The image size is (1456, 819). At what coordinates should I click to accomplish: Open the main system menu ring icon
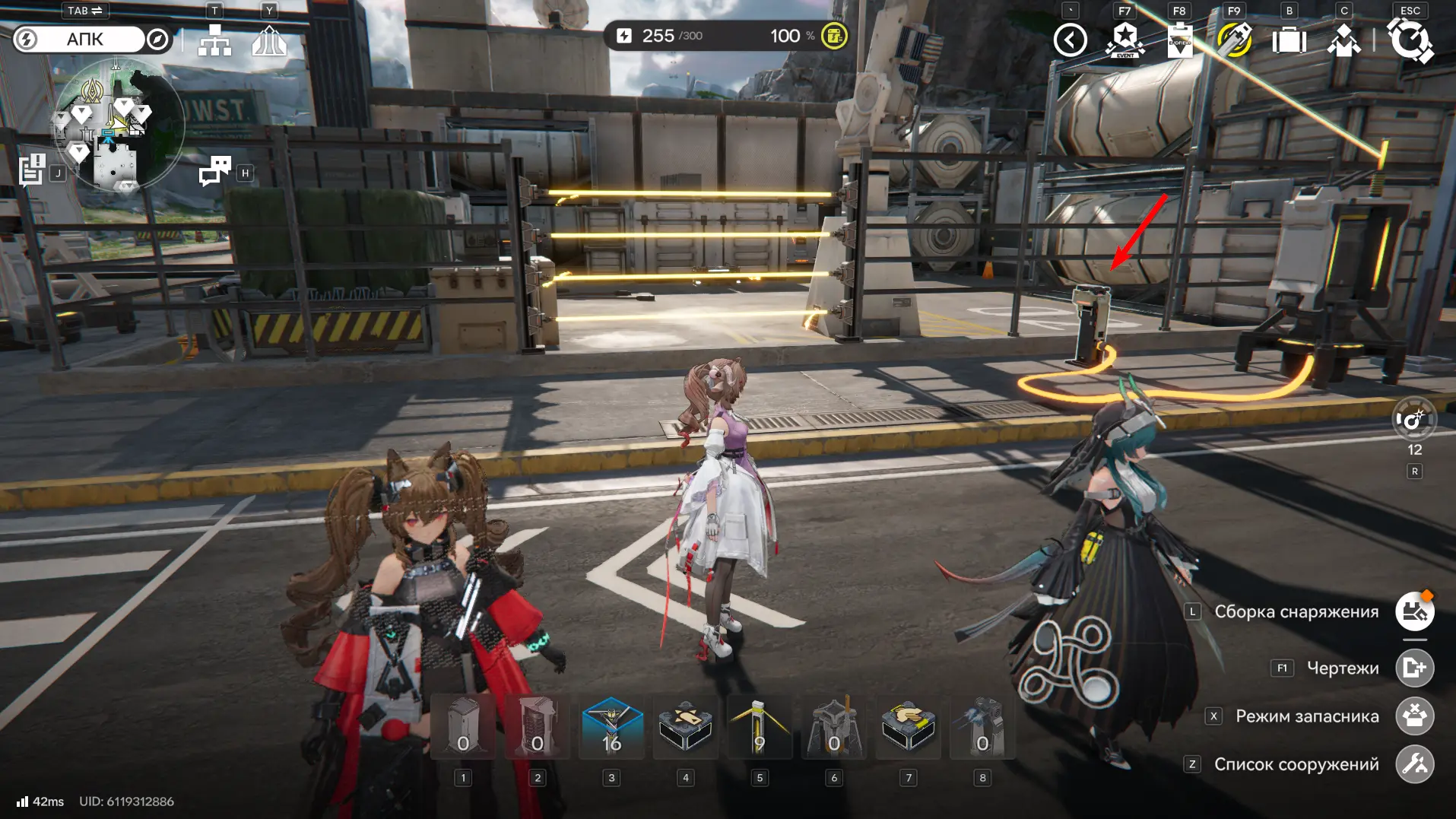point(1410,40)
